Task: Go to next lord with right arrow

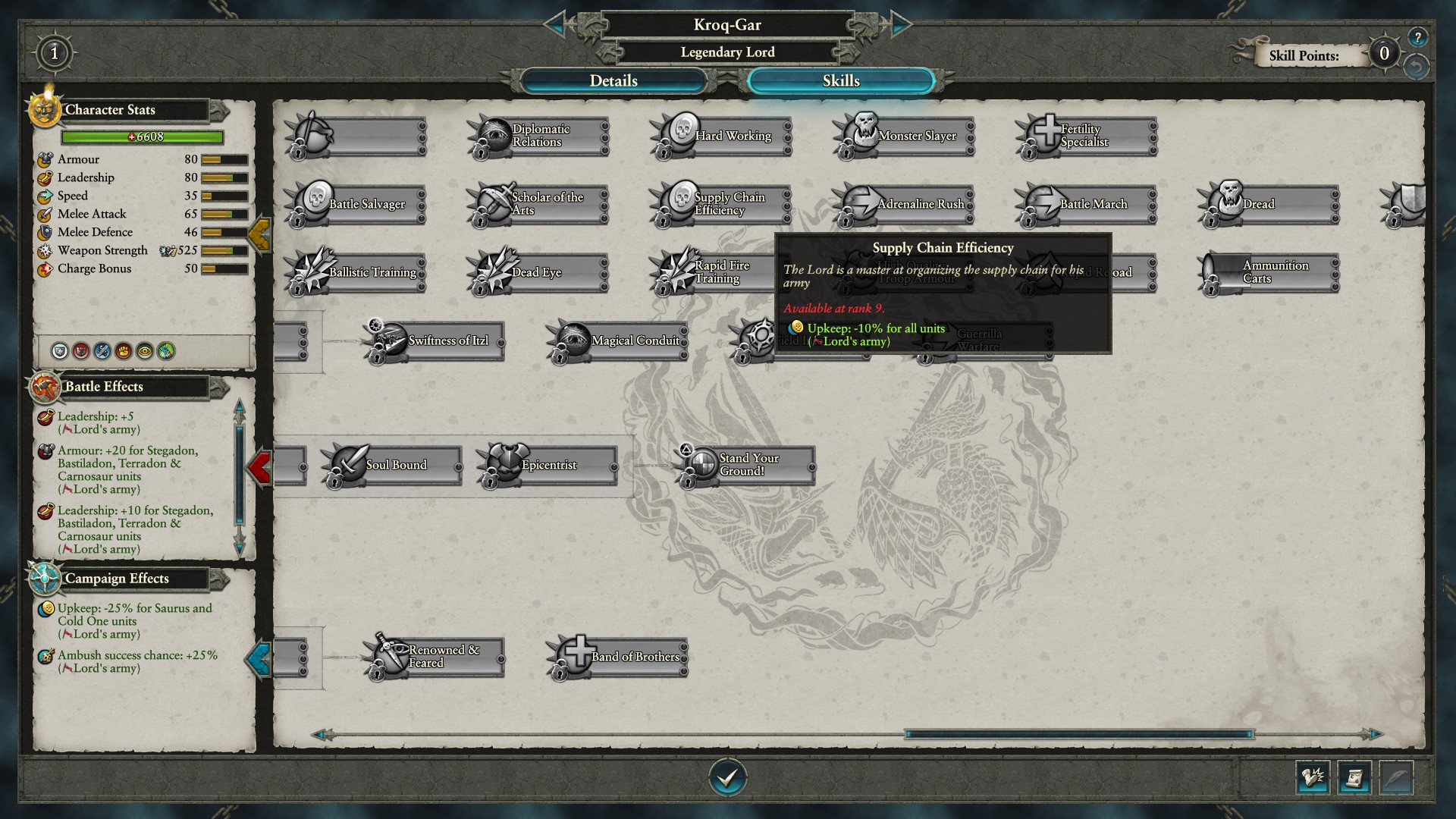Action: [899, 25]
